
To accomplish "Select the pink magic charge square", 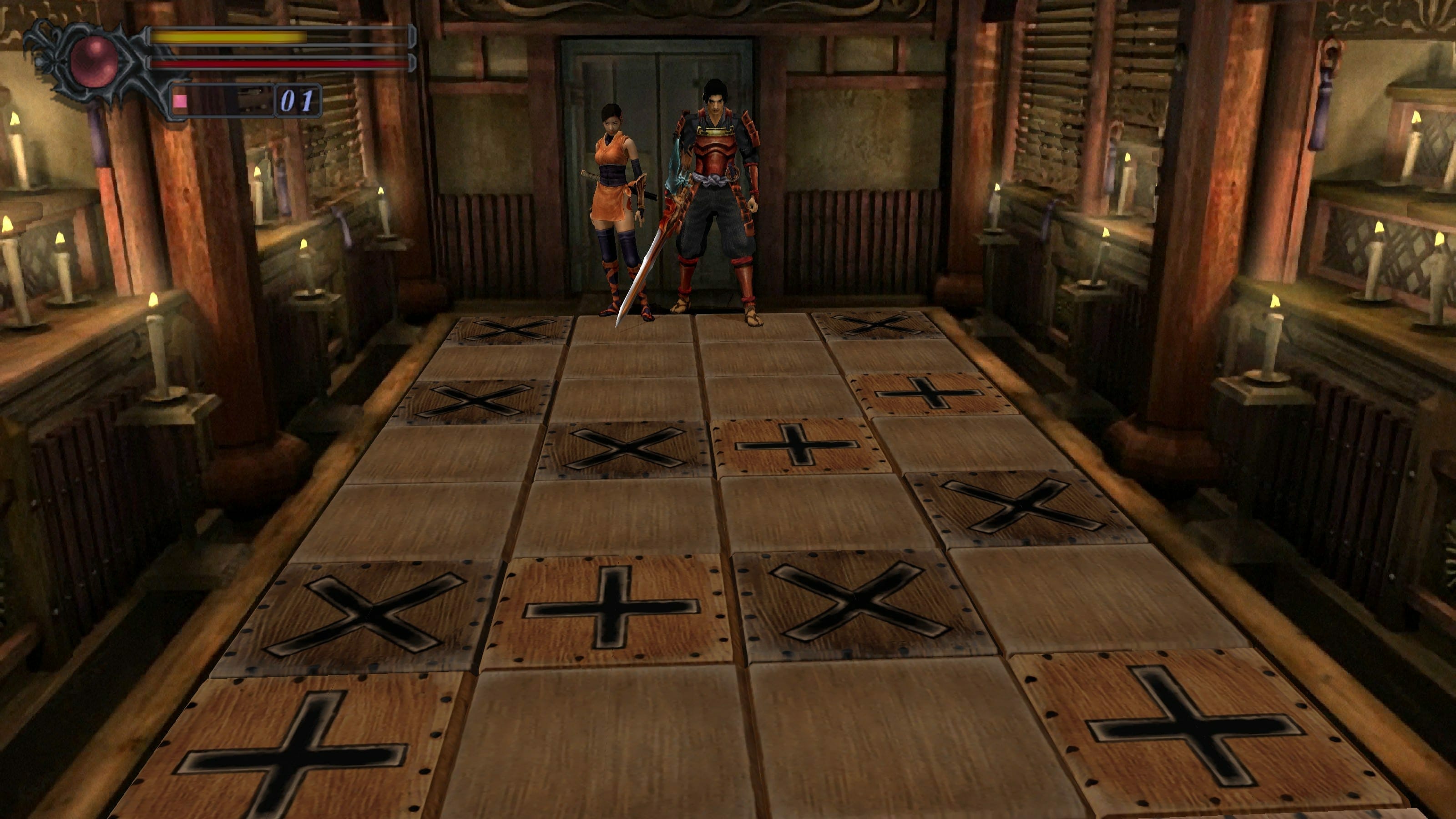I will 180,101.
